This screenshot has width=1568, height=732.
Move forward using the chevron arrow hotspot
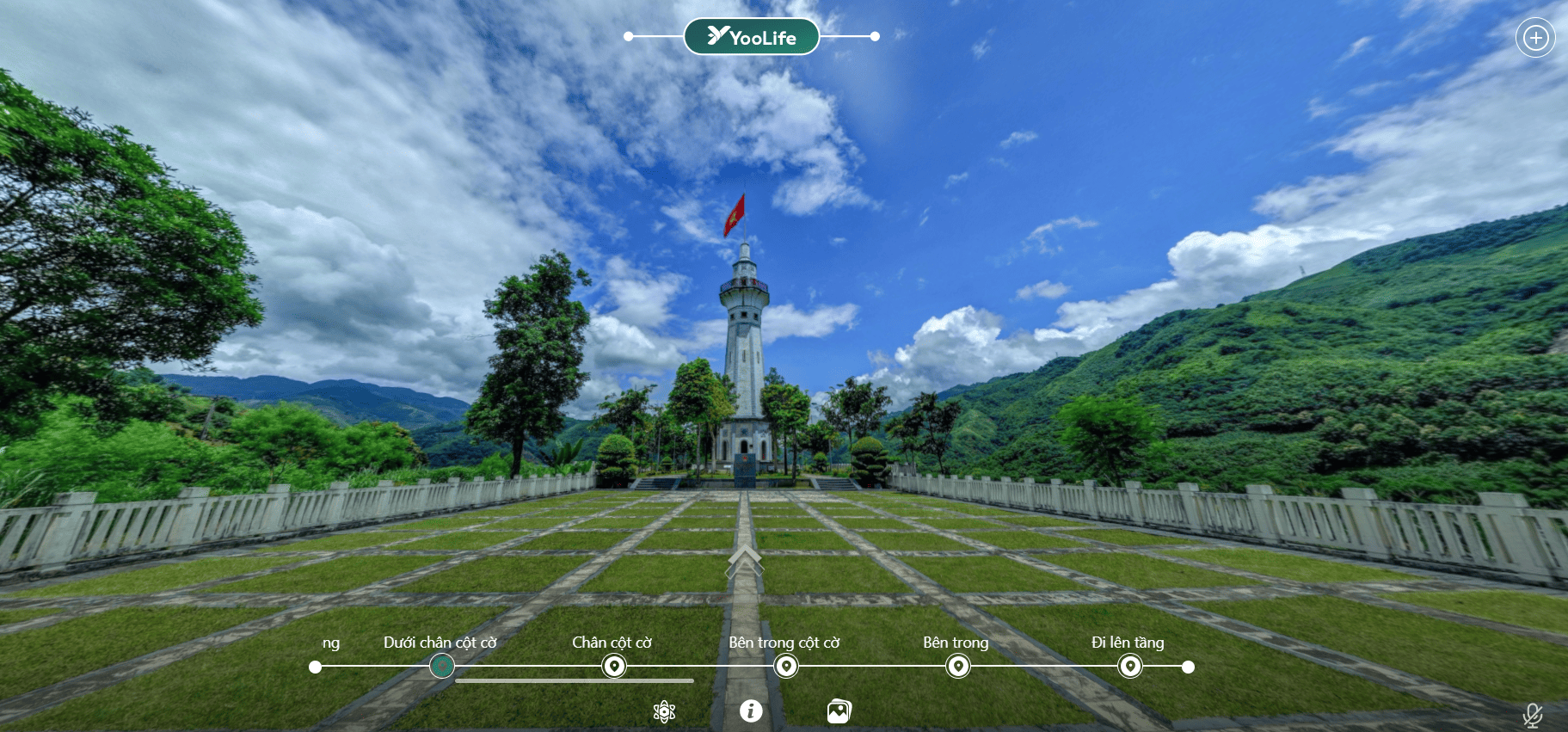[744, 560]
